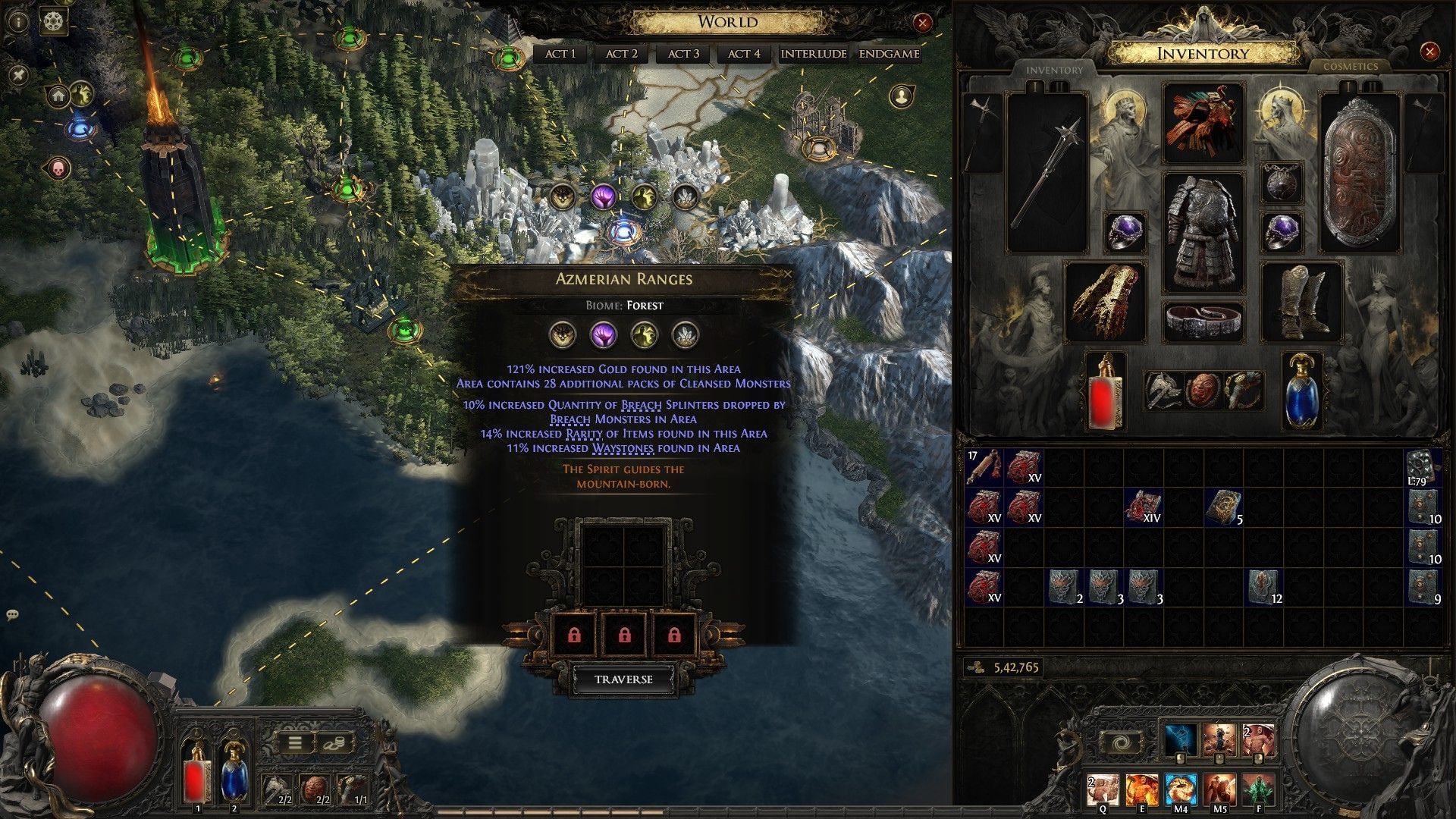Click the equipped feathered helmet
Image resolution: width=1456 pixels, height=819 pixels.
pos(1203,123)
